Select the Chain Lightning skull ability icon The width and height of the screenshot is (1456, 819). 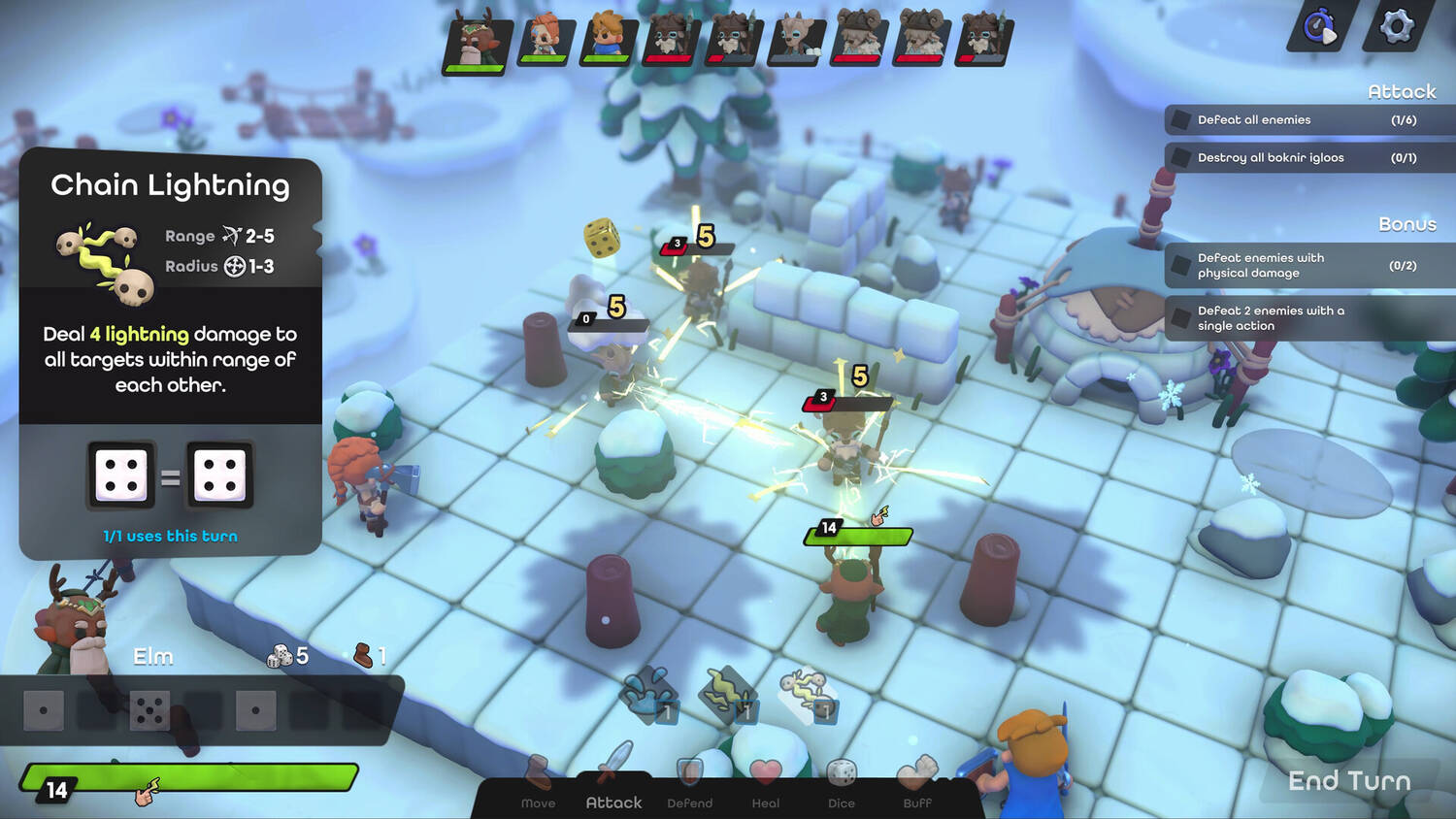(x=808, y=694)
